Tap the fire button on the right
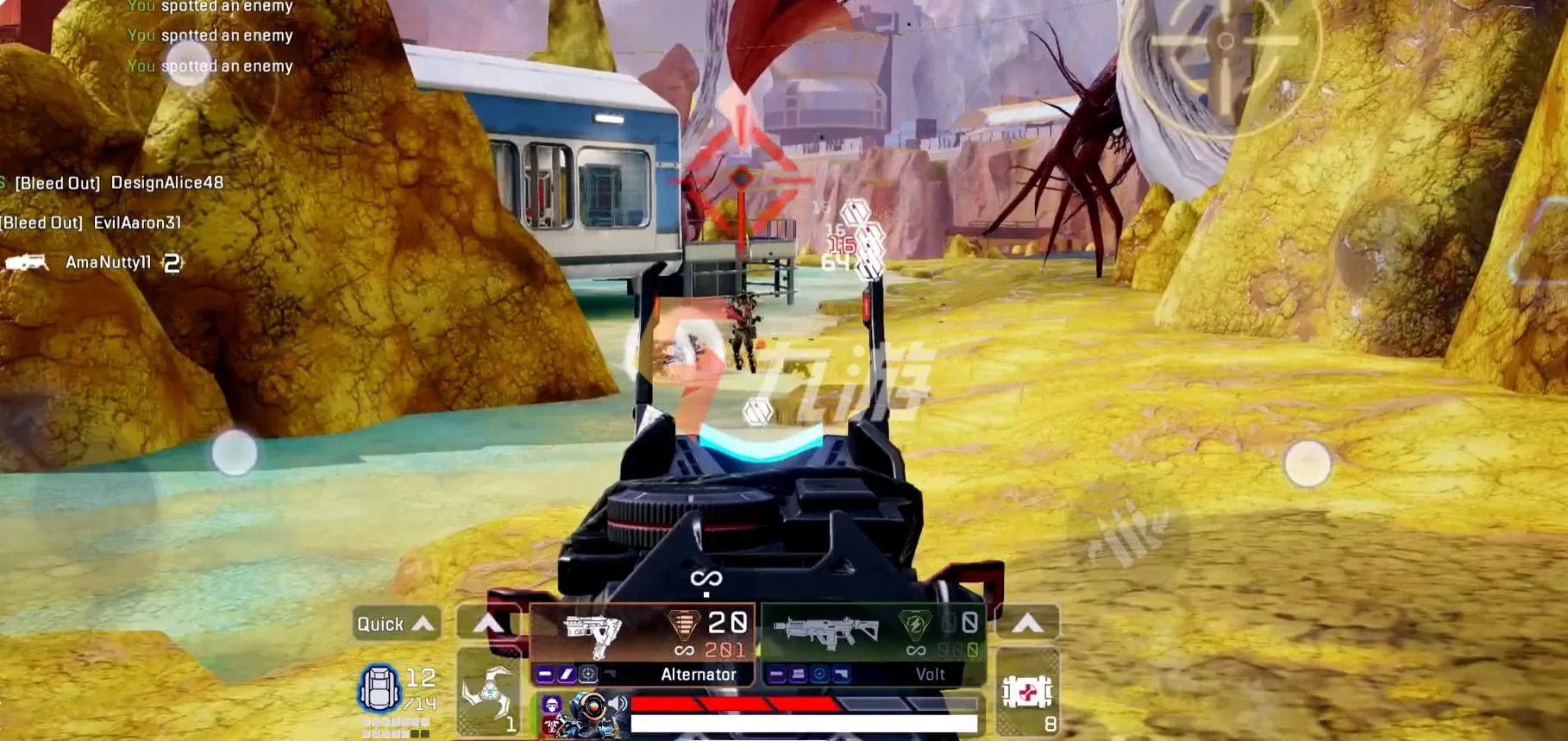 [x=1307, y=463]
